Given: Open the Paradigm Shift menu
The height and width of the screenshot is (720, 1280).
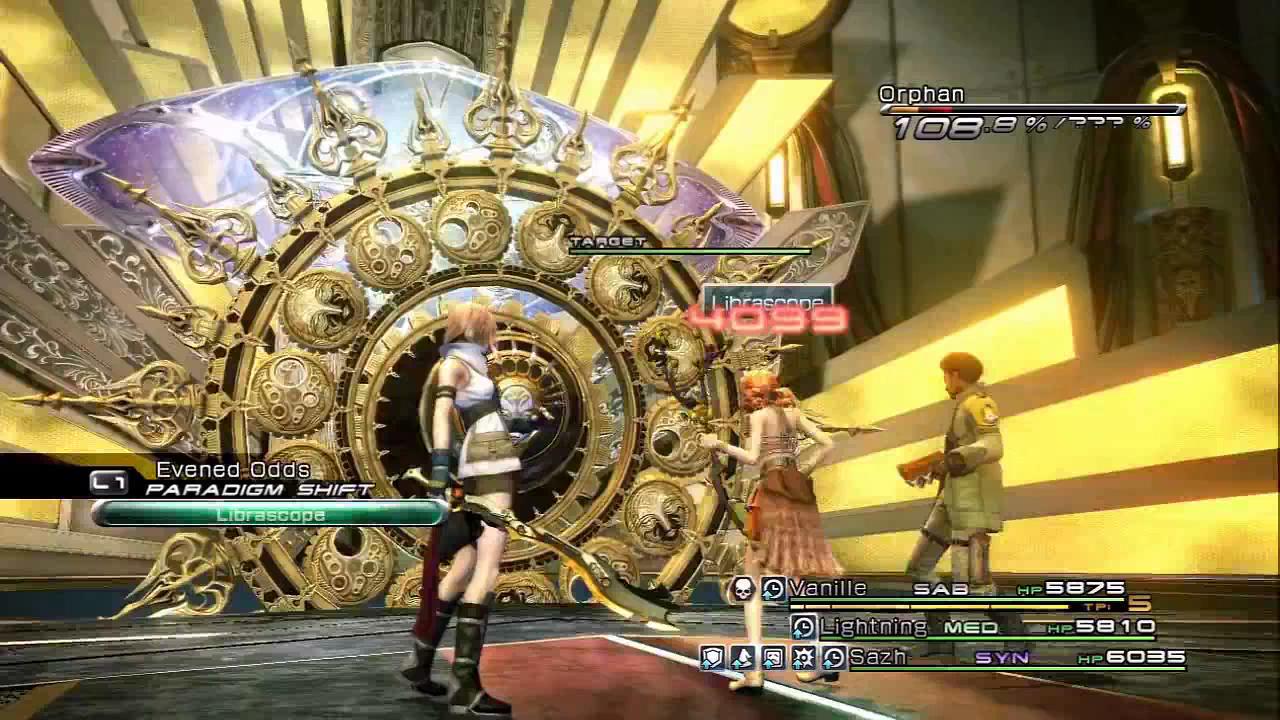Looking at the screenshot, I should (259, 489).
